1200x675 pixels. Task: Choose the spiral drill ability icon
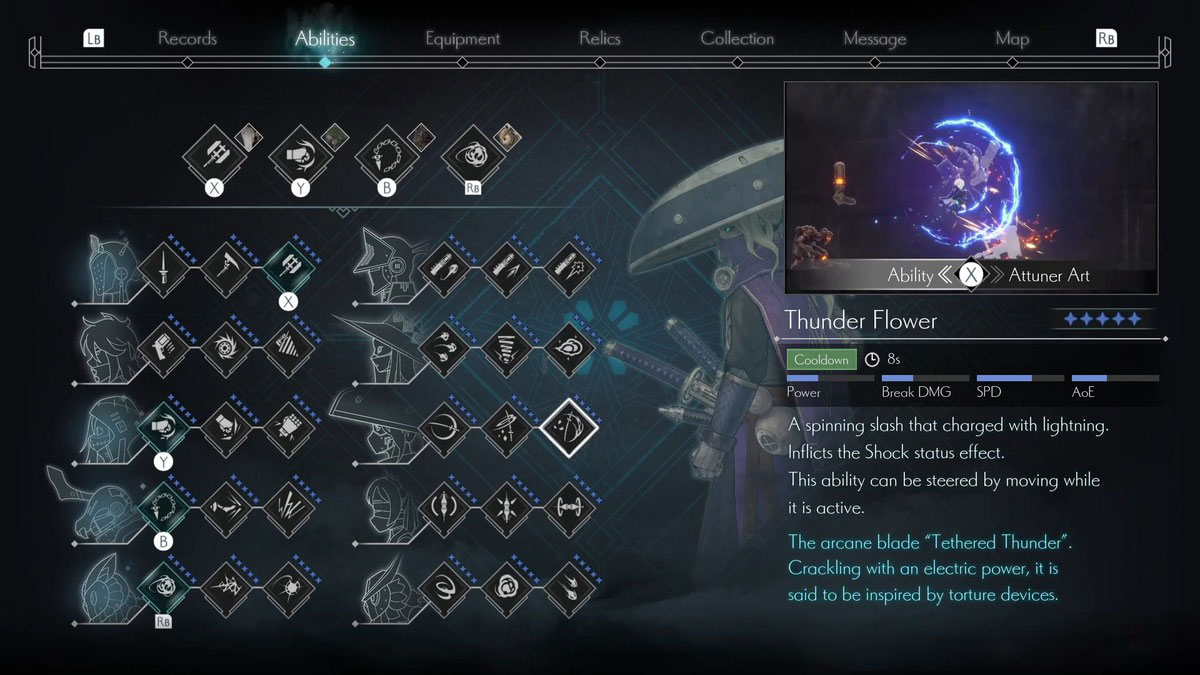point(288,348)
